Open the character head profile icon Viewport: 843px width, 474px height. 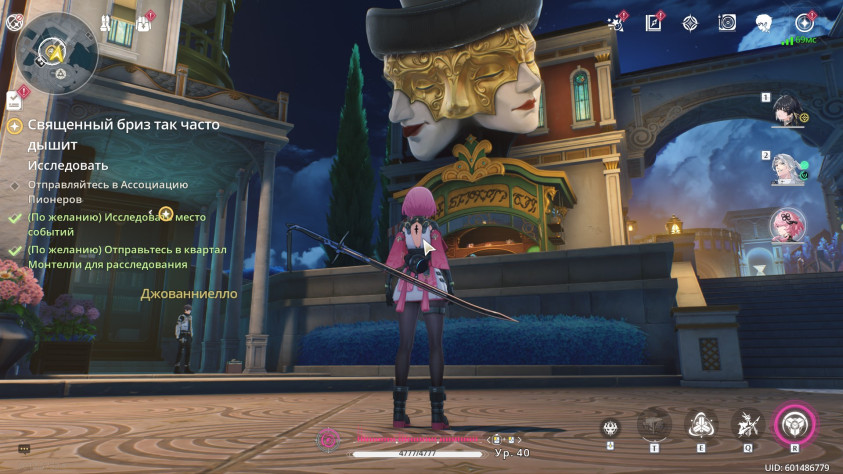tap(764, 22)
